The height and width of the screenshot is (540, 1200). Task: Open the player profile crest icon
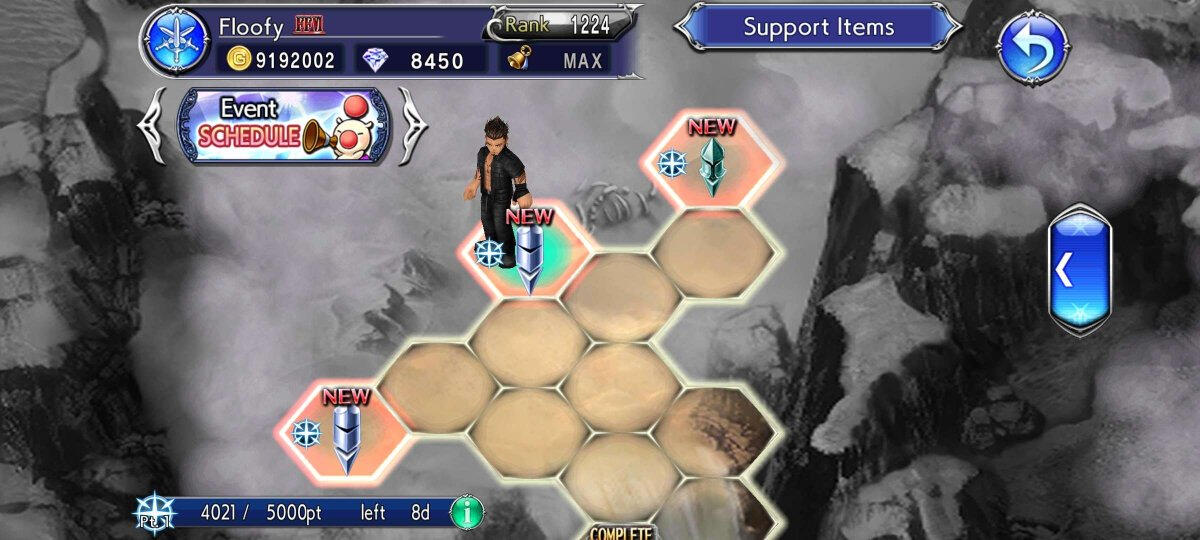click(174, 42)
